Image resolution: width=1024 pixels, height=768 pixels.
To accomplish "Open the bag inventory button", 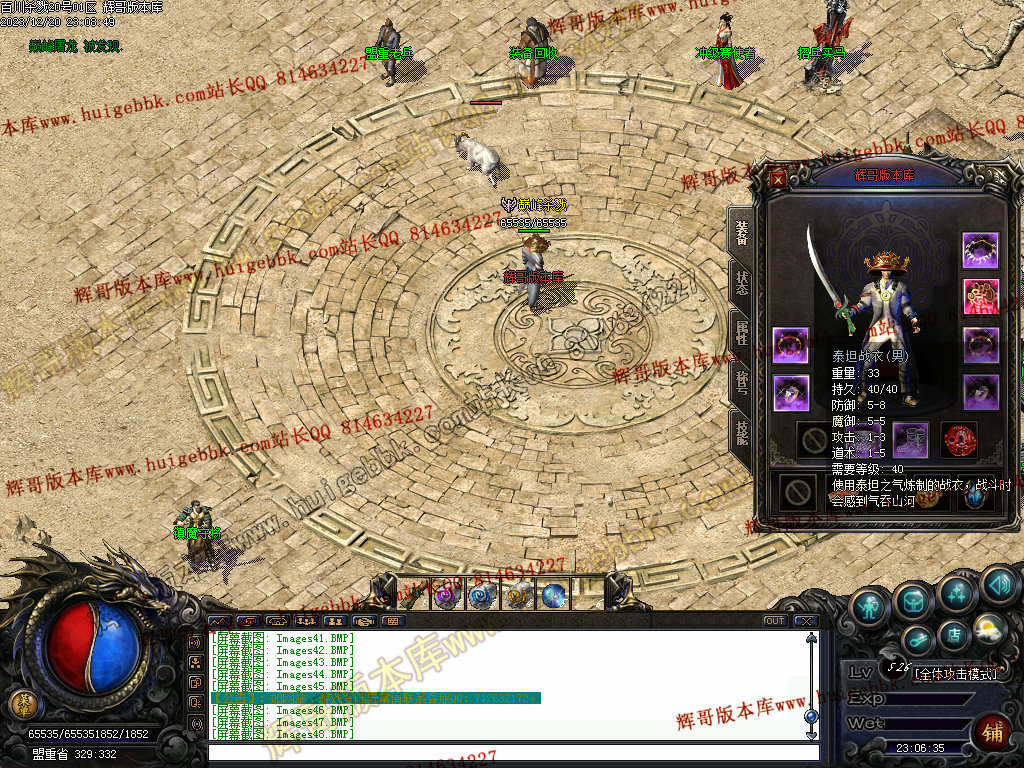I will [x=914, y=600].
